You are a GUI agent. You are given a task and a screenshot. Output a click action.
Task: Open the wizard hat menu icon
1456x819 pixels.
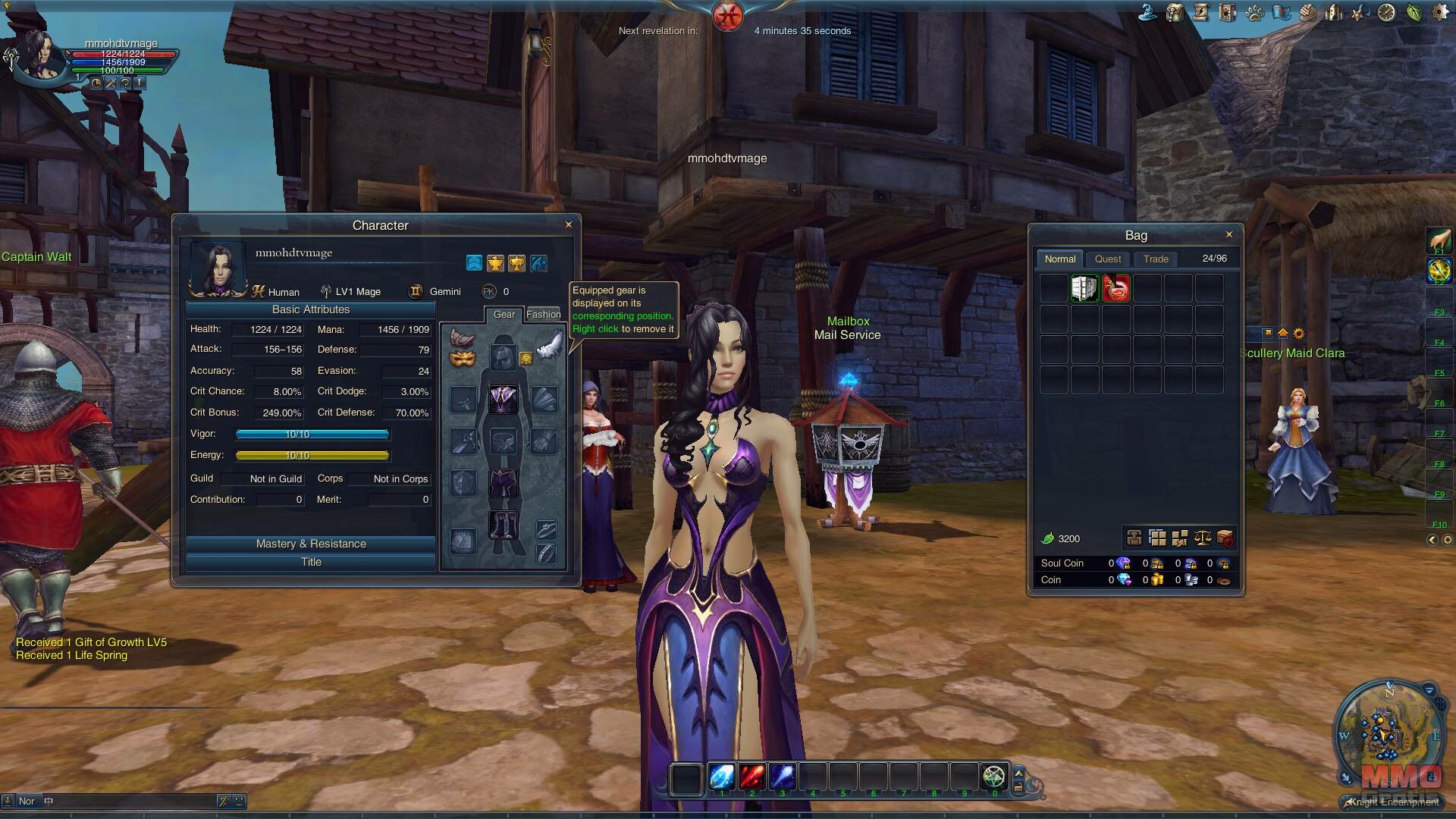coord(1148,13)
